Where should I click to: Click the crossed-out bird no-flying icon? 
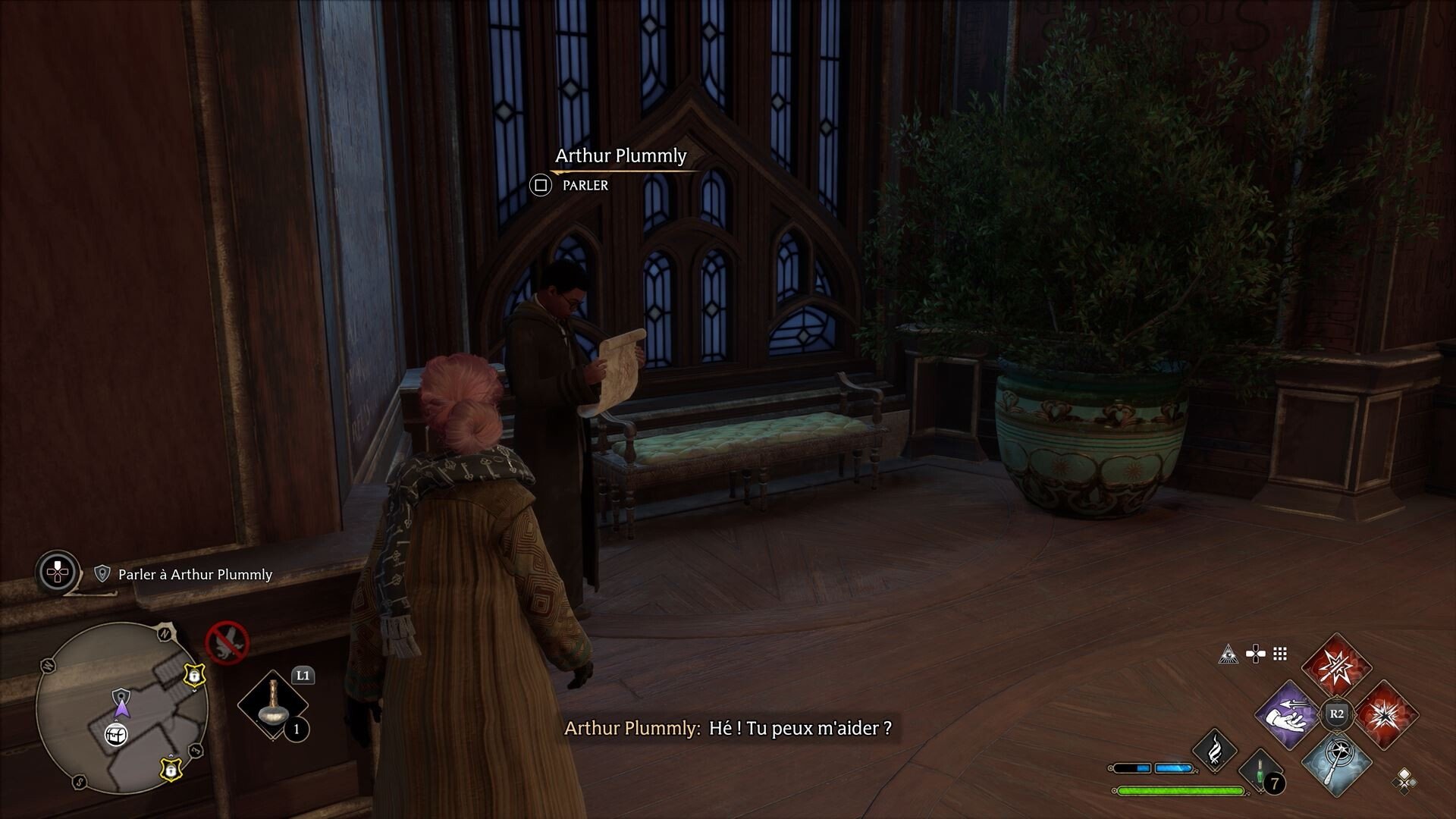coord(227,642)
